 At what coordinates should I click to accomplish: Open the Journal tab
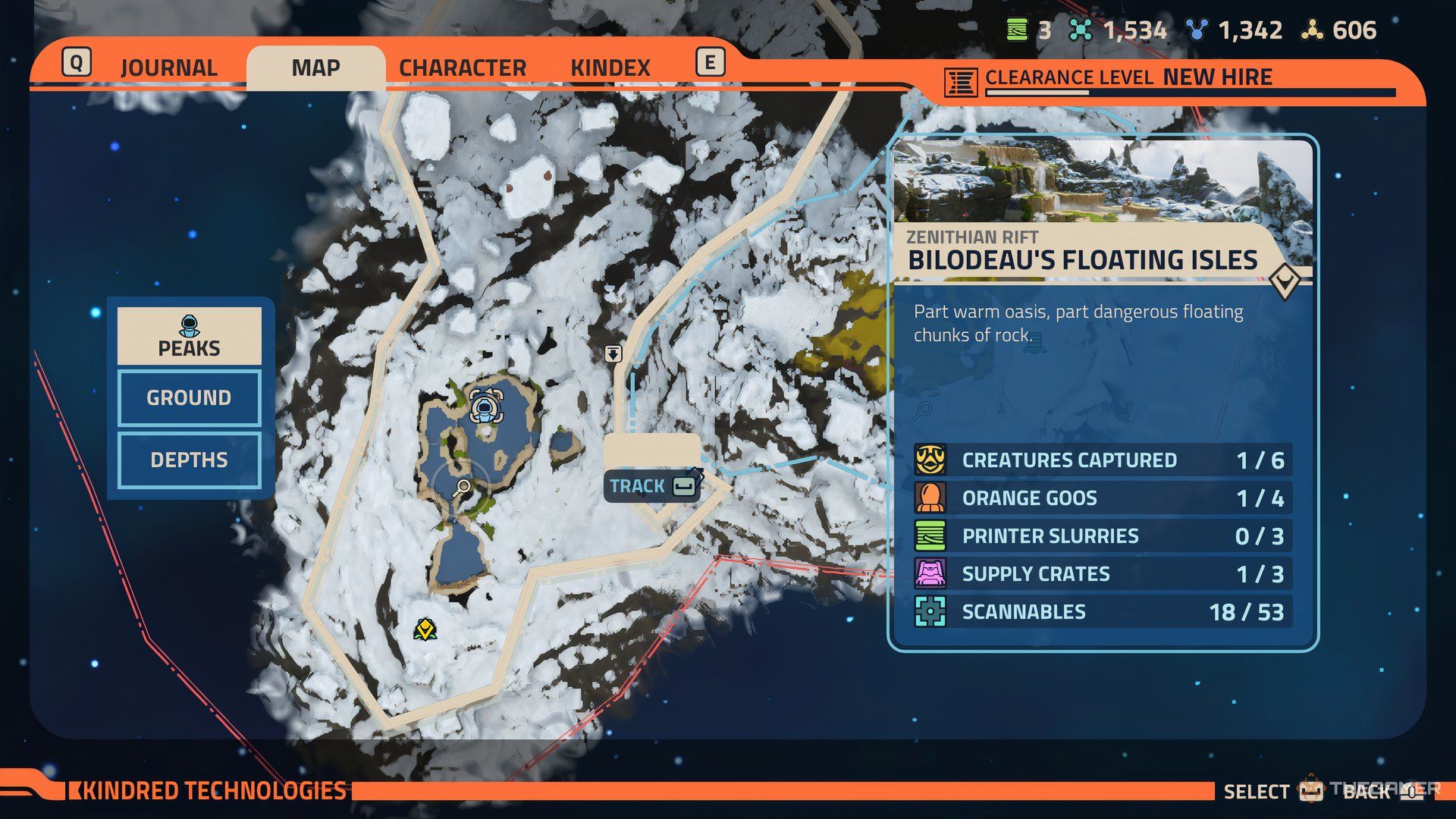pos(168,67)
